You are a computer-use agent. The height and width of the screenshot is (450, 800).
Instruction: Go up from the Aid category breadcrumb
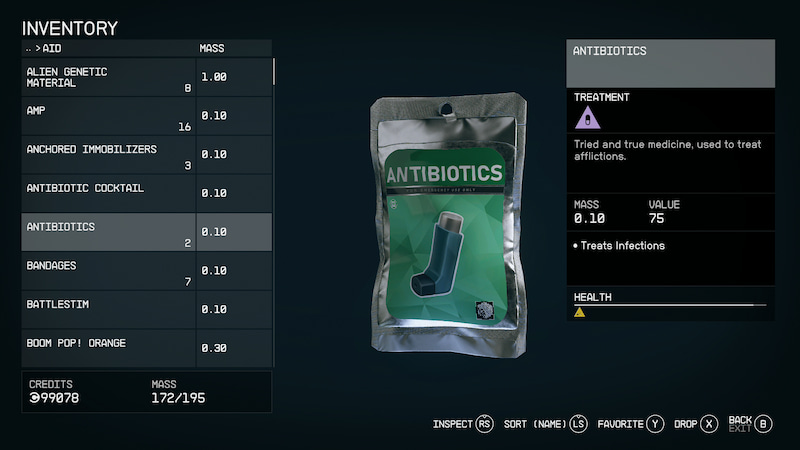[x=28, y=48]
